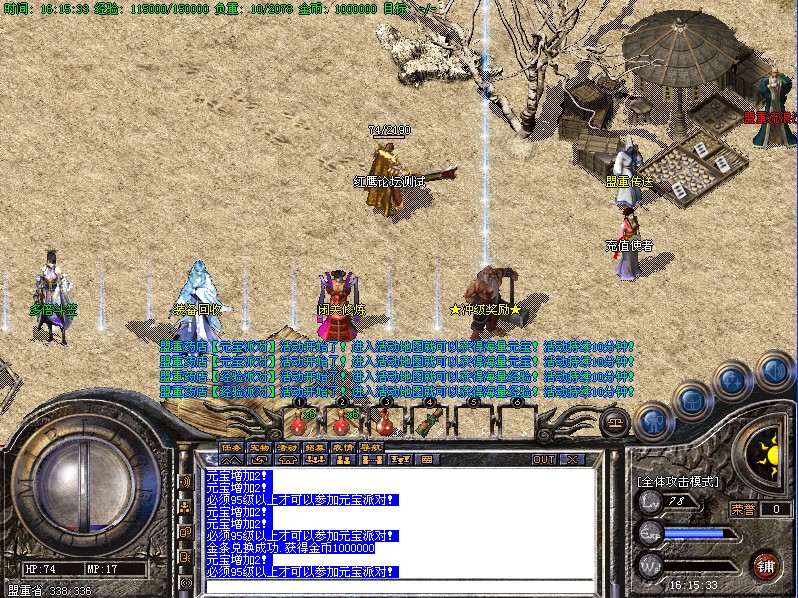Use the red potion in slot 1
The image size is (798, 598).
coord(299,422)
